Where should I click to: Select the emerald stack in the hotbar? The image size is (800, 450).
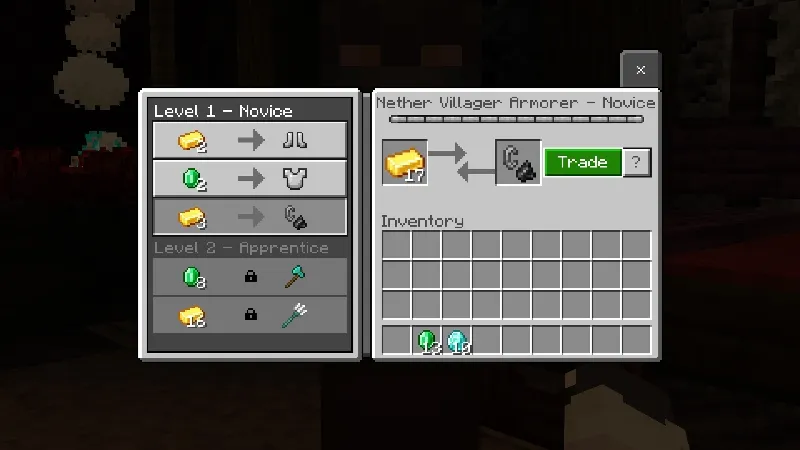tap(427, 341)
